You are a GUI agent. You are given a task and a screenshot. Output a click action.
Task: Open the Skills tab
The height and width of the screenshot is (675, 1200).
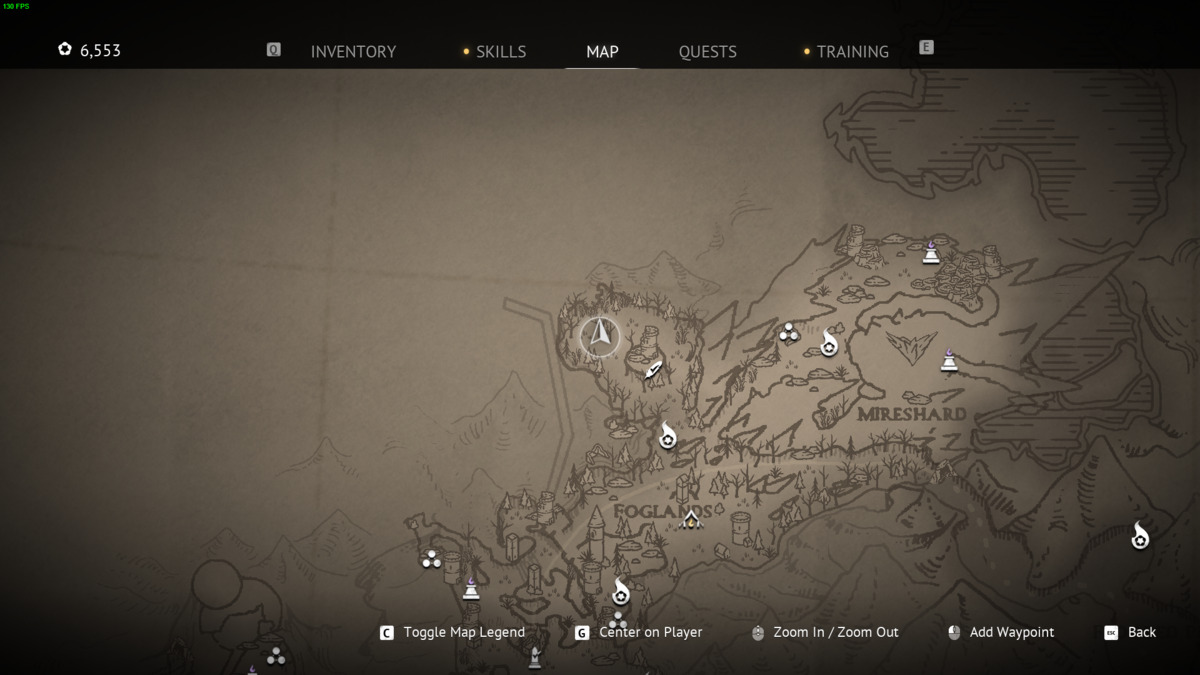500,52
